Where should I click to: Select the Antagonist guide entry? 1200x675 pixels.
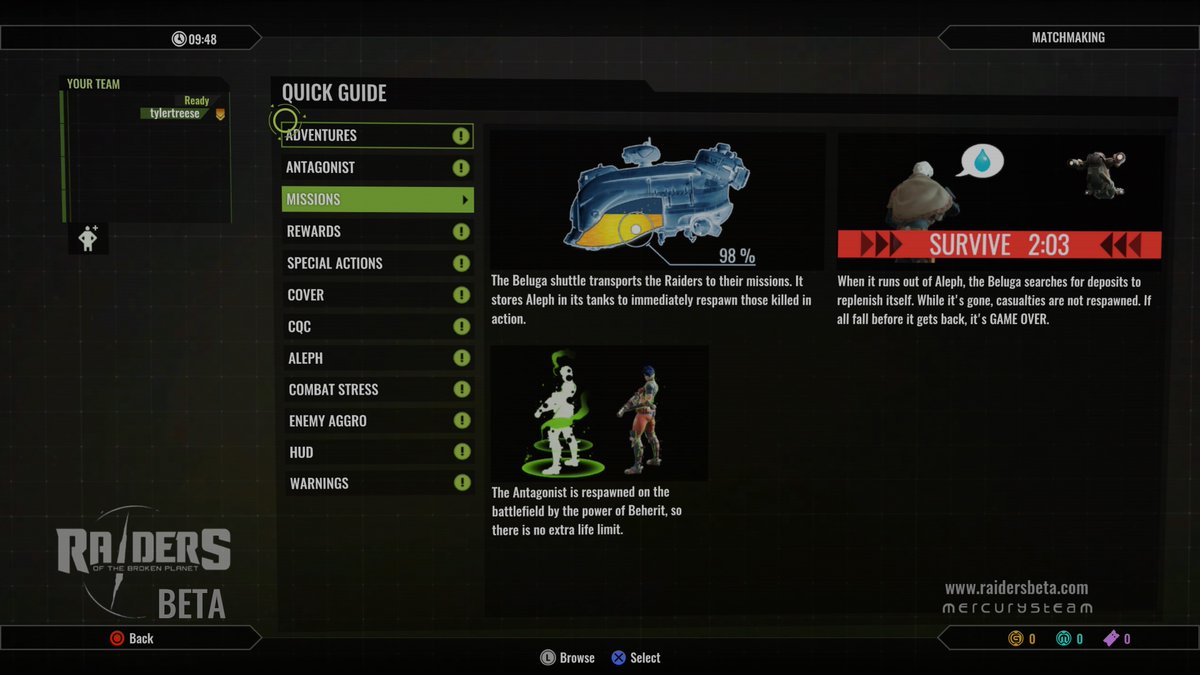[x=375, y=168]
